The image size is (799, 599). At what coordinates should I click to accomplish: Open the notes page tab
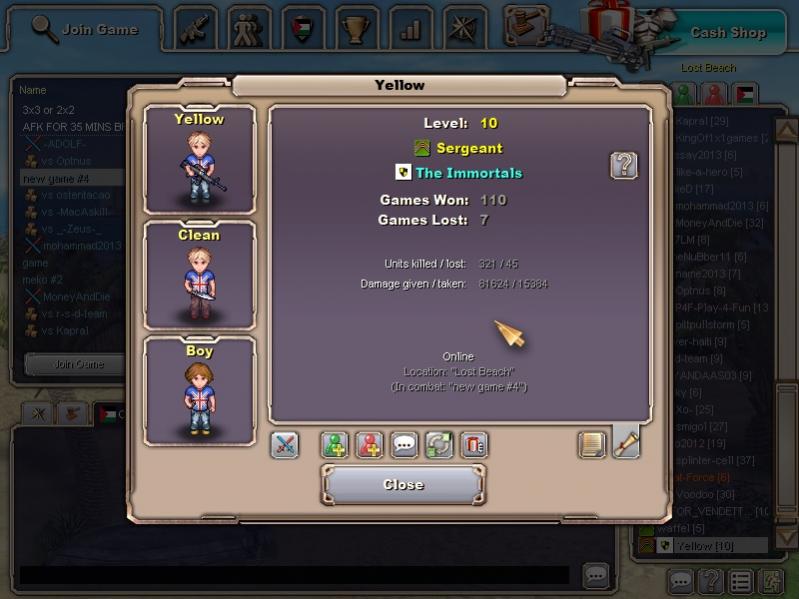pyautogui.click(x=592, y=445)
